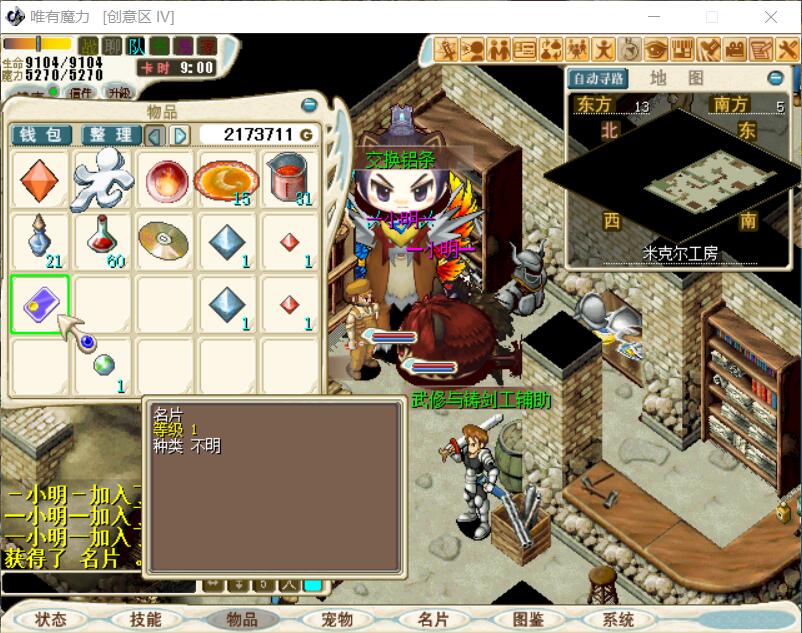Screen dimensions: 802x633
Task: Open the 系统 system tab
Action: tap(618, 619)
